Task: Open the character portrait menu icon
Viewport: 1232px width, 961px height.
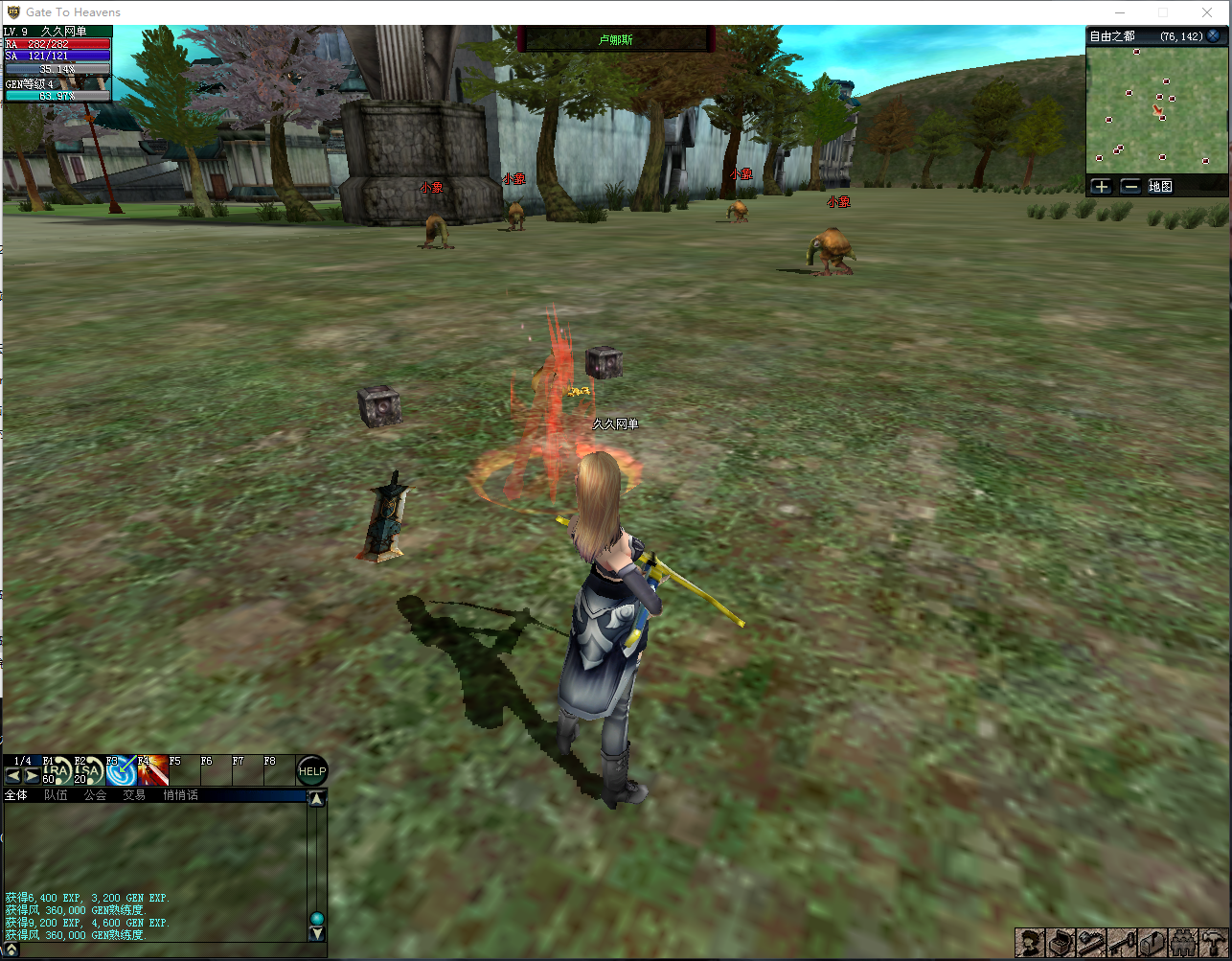Action: click(x=1031, y=943)
